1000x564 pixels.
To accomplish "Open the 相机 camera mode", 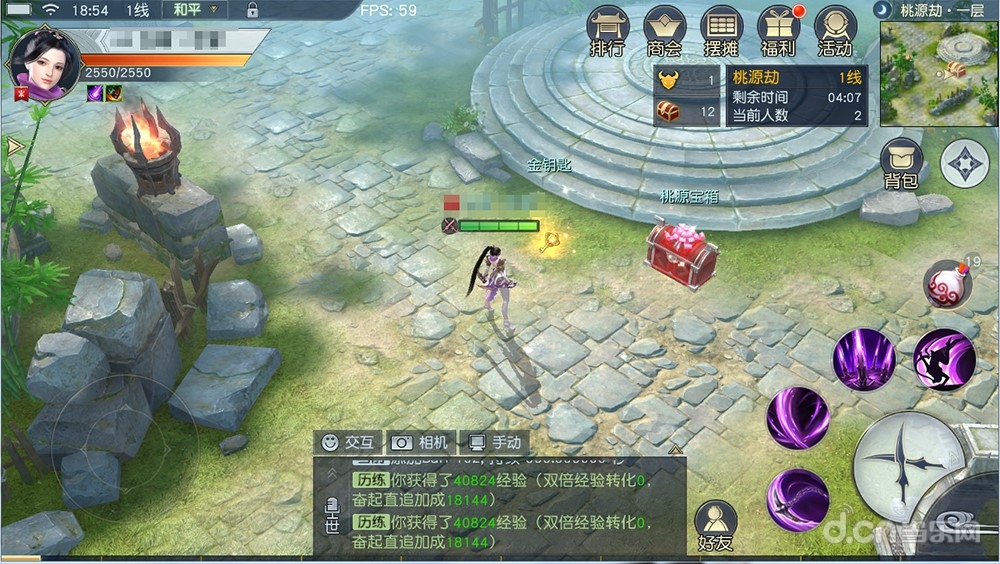I will (422, 442).
